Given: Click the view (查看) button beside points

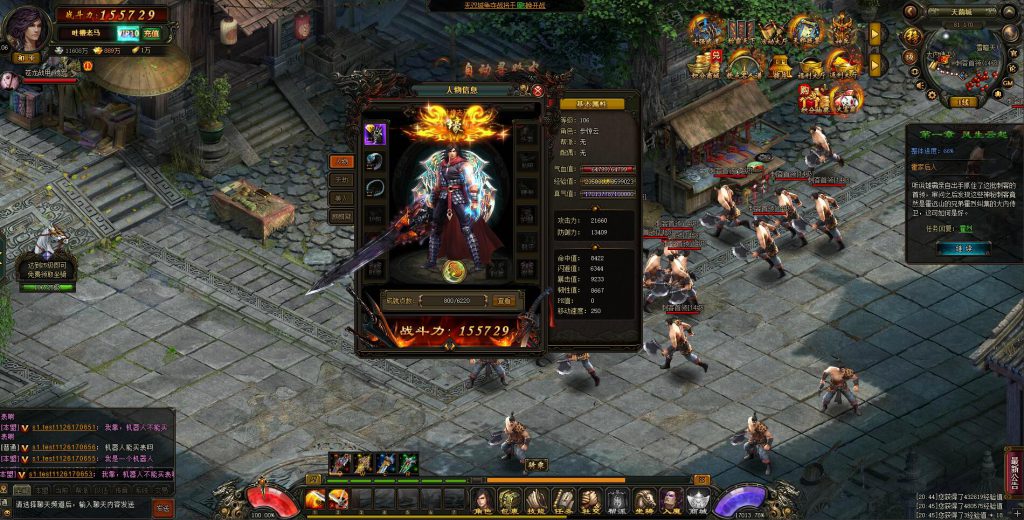Looking at the screenshot, I should click(504, 299).
